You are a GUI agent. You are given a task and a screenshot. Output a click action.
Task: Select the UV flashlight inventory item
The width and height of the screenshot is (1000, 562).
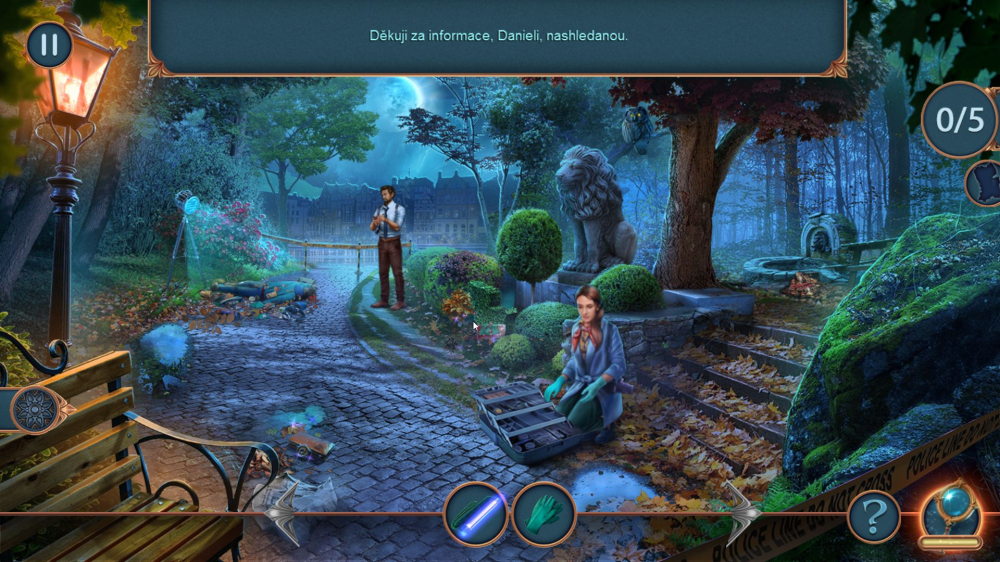tap(476, 514)
